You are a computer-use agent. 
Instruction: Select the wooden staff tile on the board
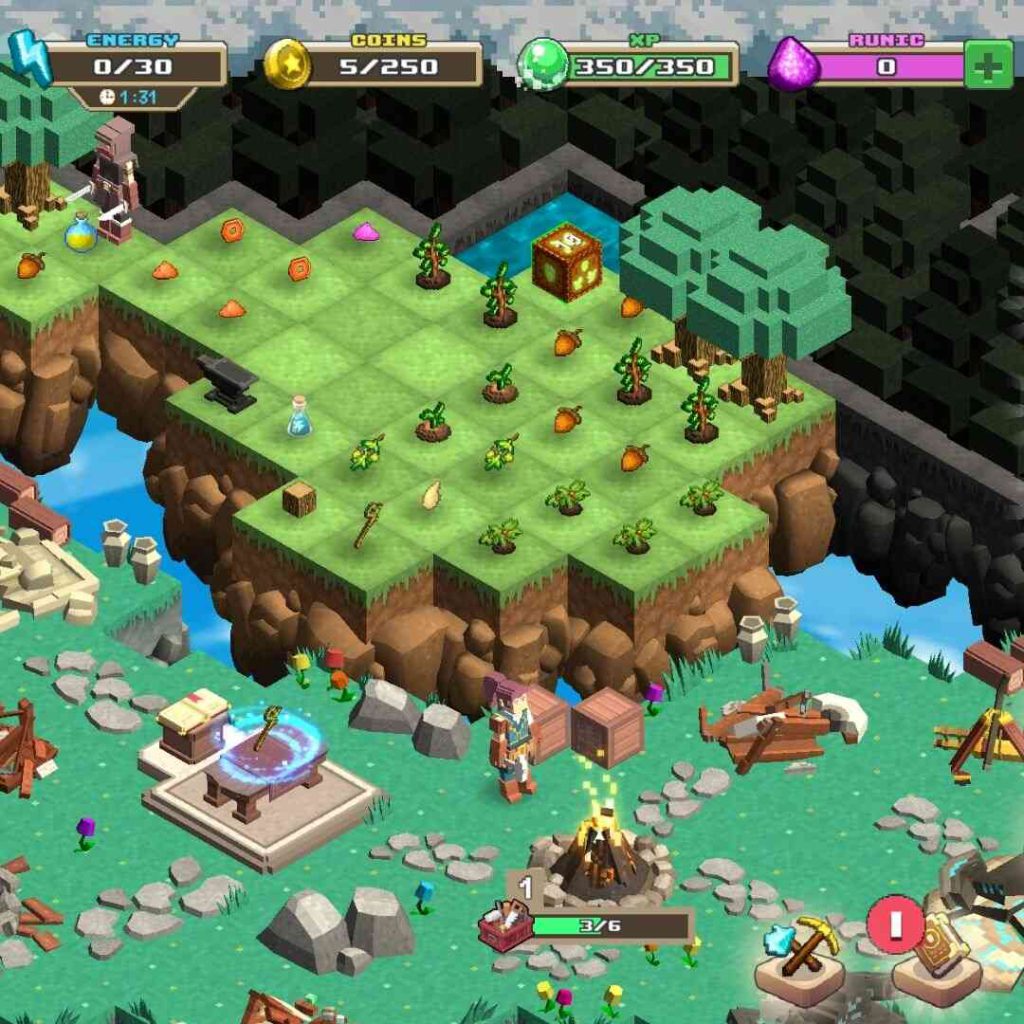click(x=367, y=524)
